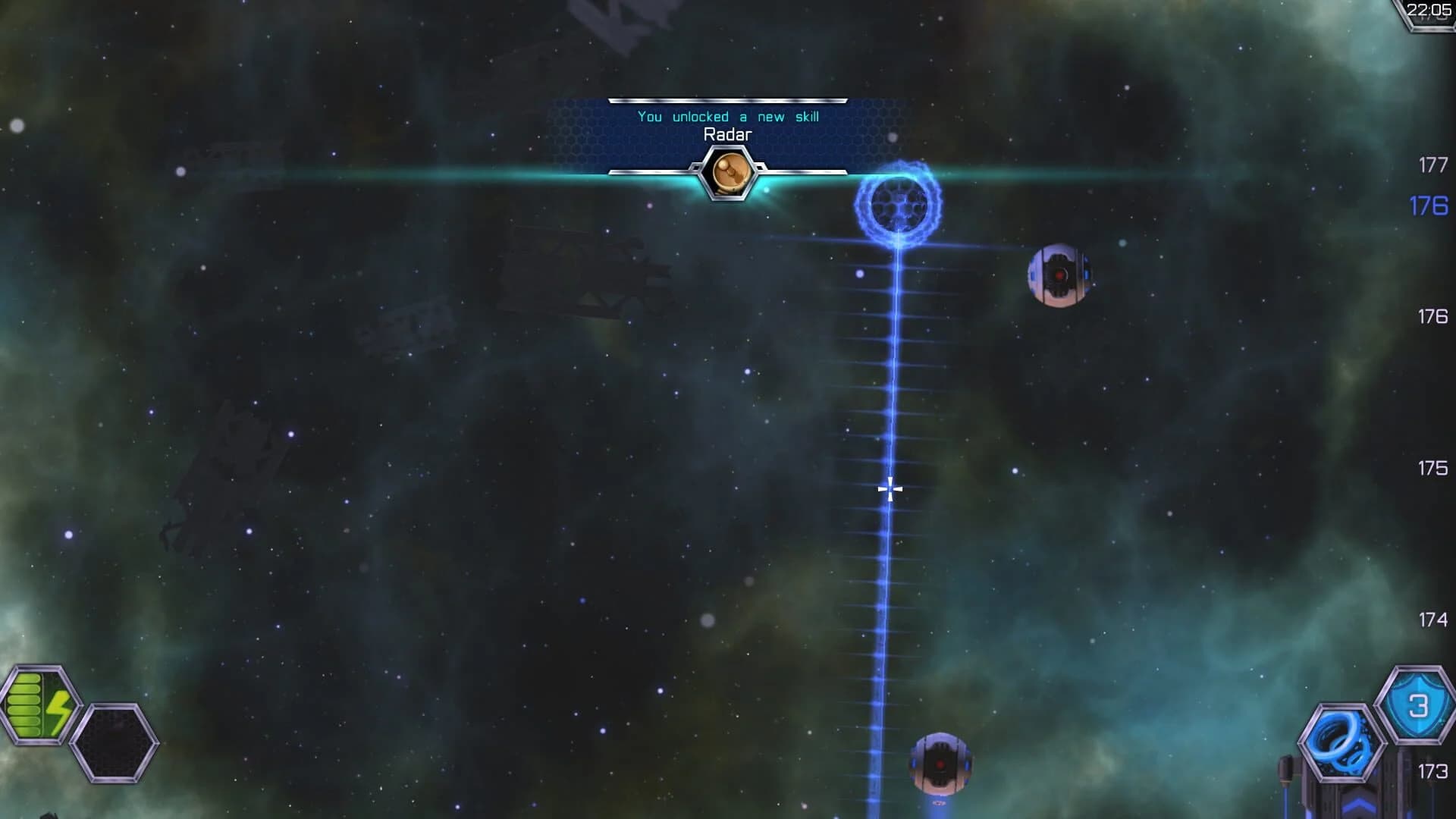Click the round drone near the right edge
This screenshot has height=819, width=1456.
(1059, 275)
